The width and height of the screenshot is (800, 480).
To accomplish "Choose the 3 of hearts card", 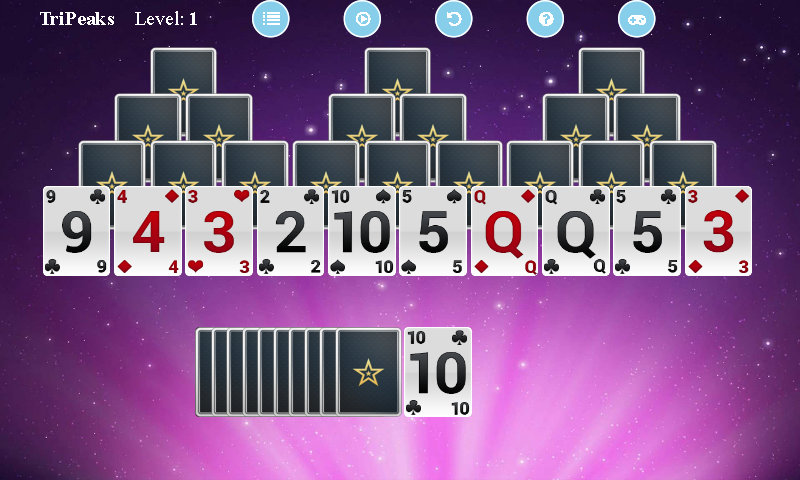I will [219, 232].
